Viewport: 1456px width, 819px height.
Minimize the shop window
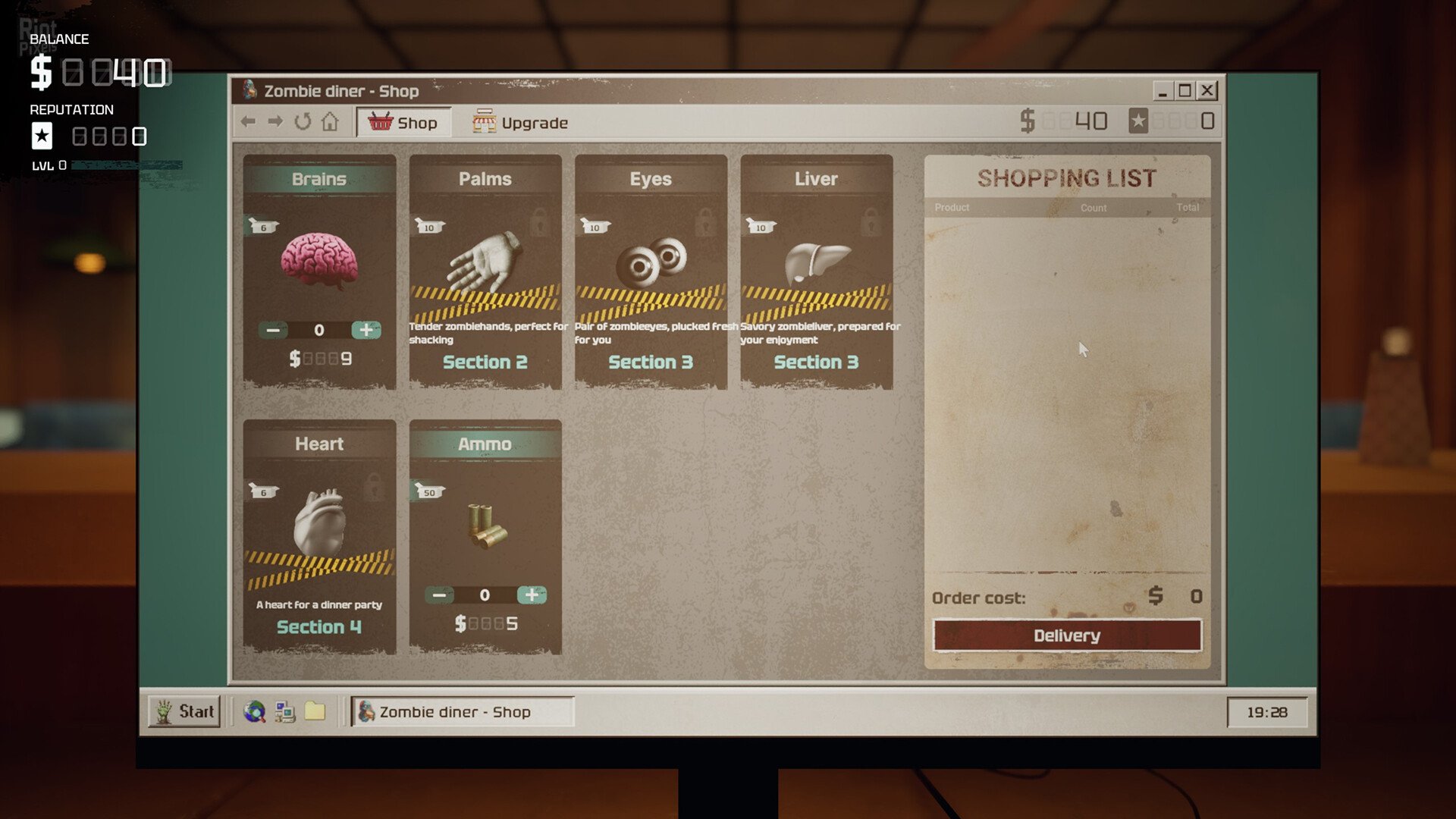pos(1163,91)
